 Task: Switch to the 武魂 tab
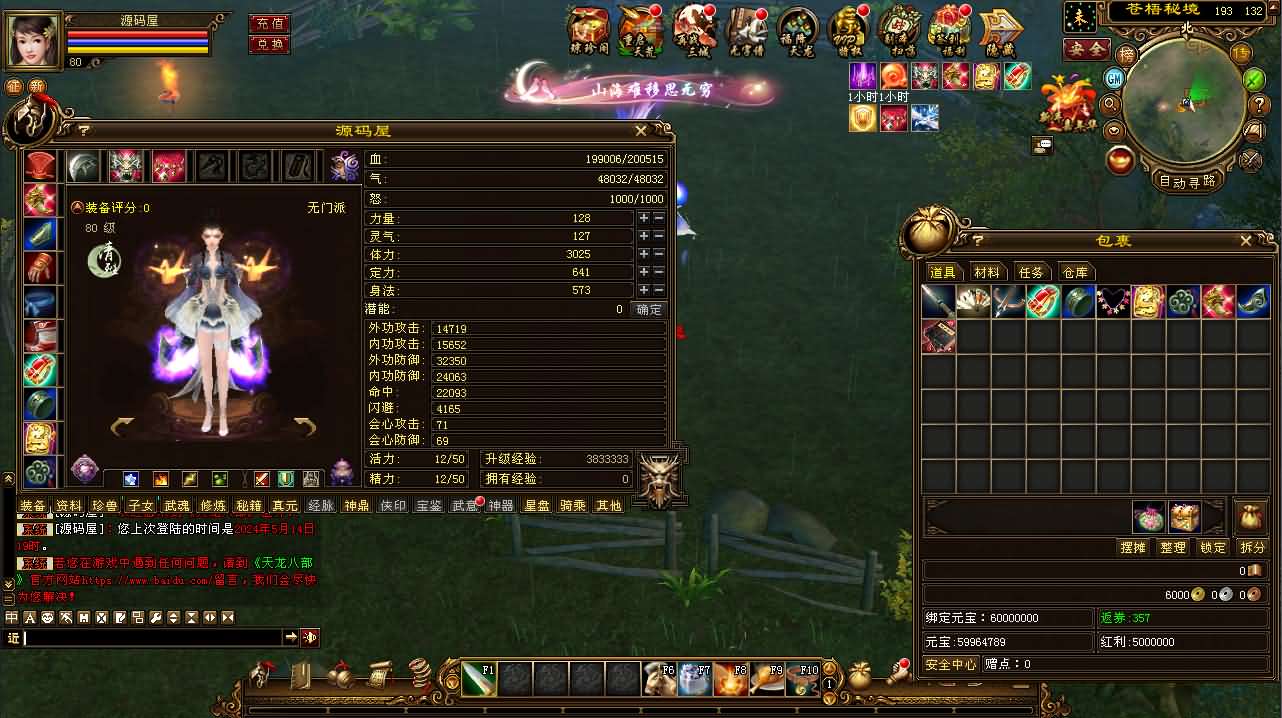176,506
